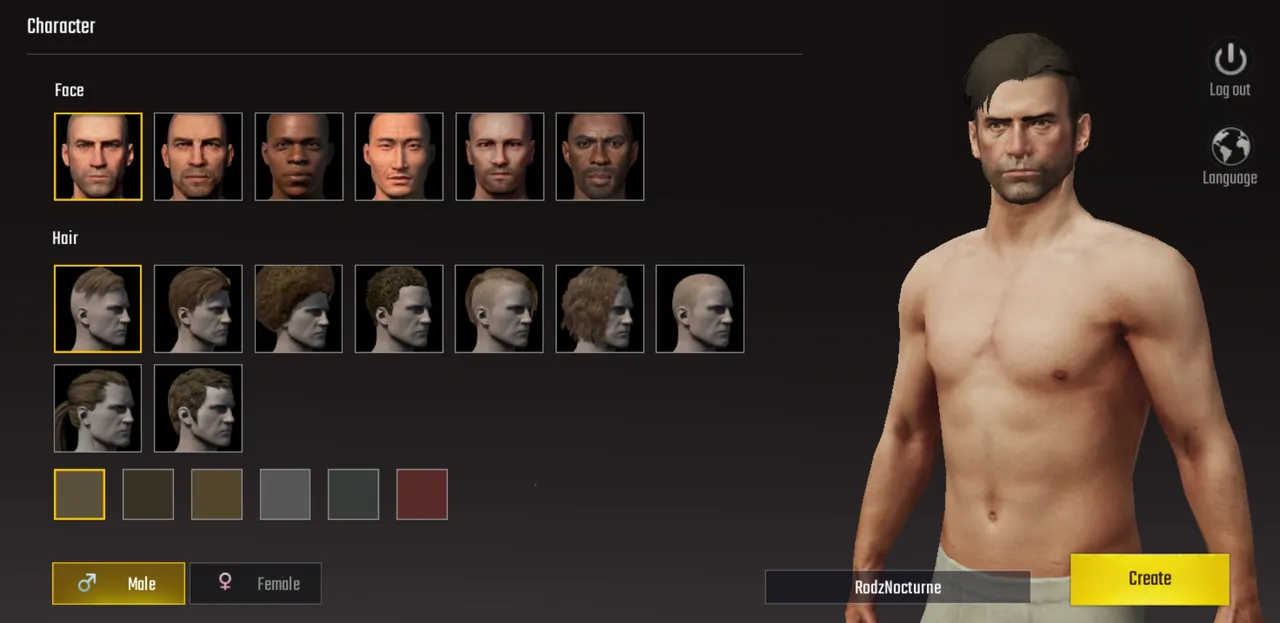Select the ponytail hairstyle thumbnail
The width and height of the screenshot is (1280, 623).
tap(98, 408)
